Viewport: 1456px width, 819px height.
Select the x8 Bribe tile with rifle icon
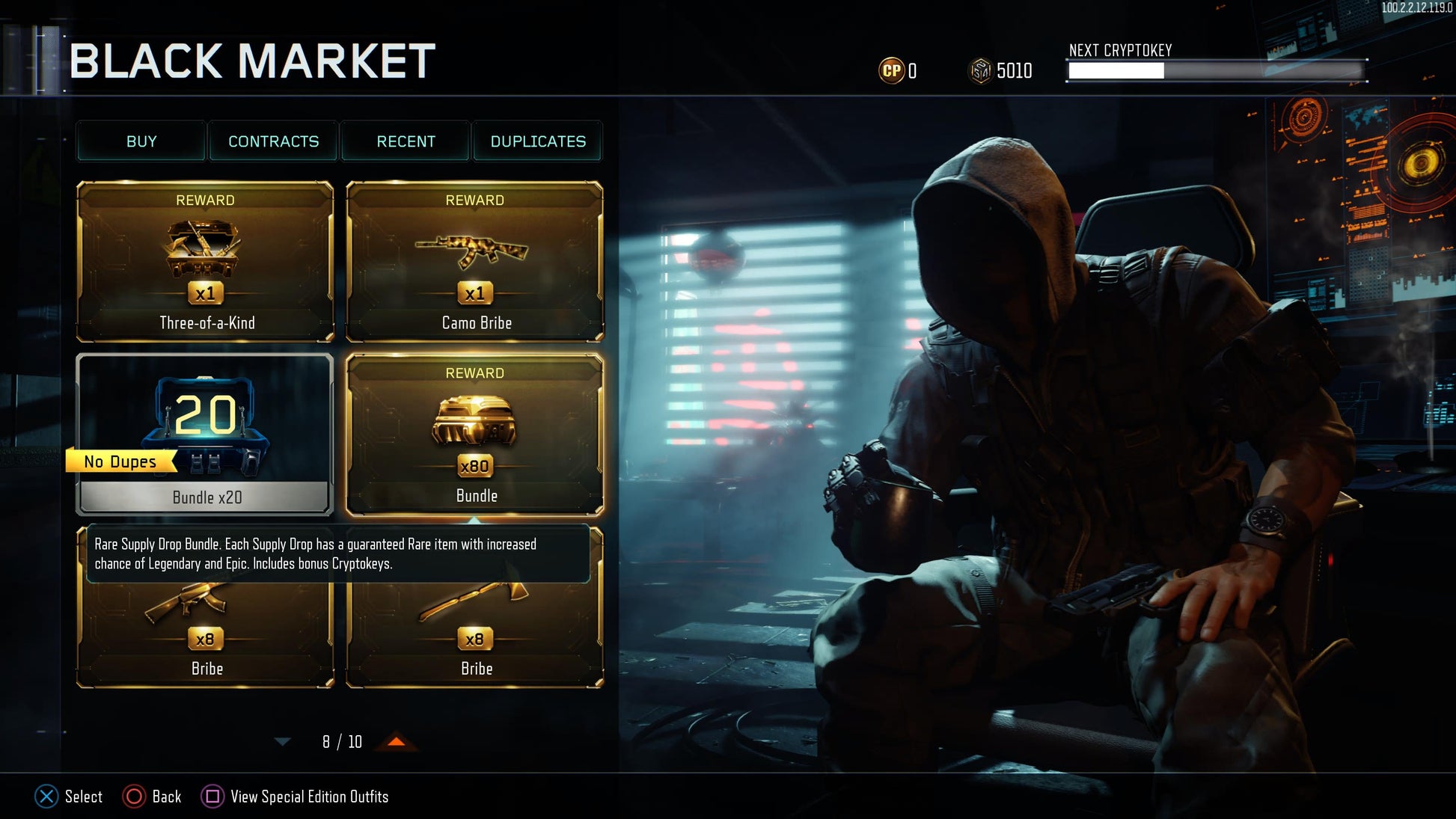(x=205, y=637)
